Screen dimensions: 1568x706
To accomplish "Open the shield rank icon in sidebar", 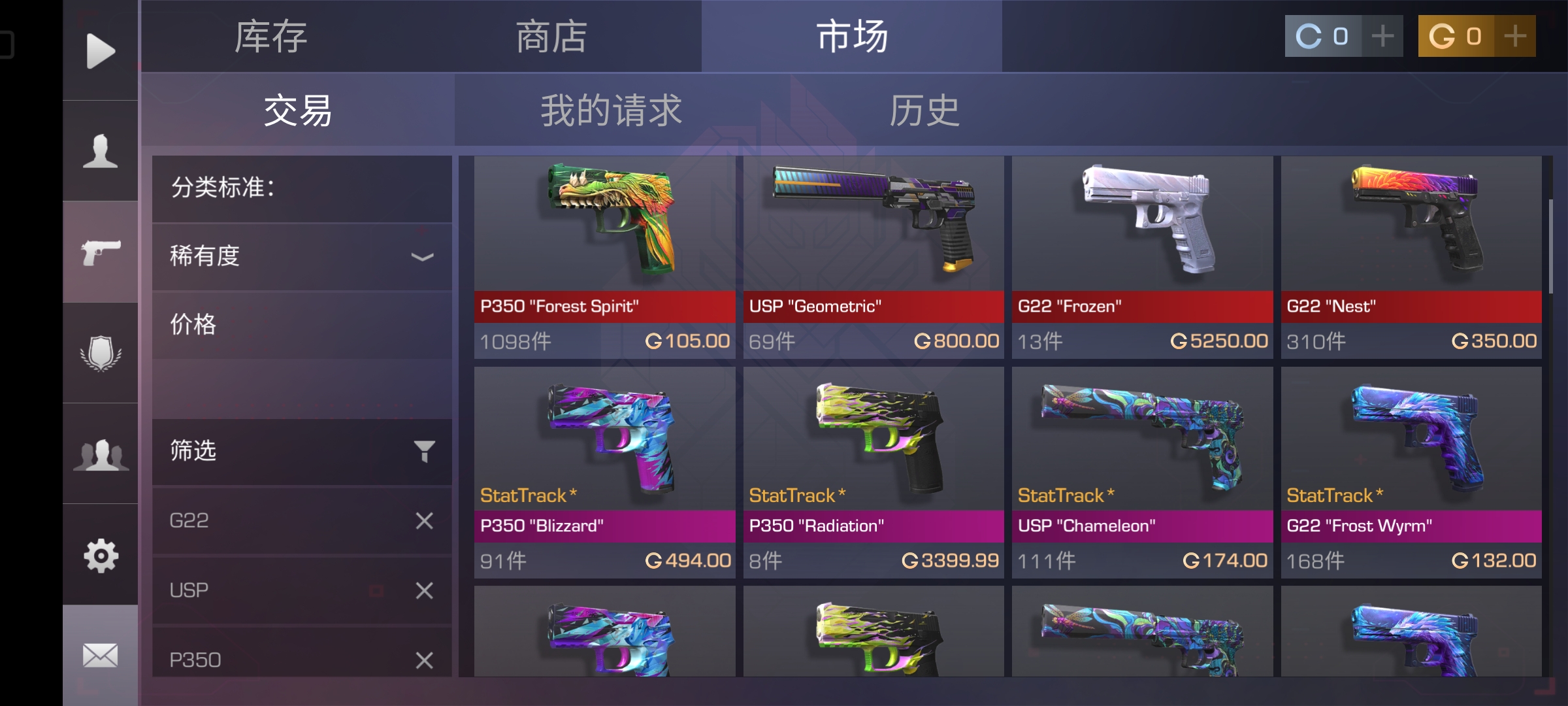I will [x=99, y=353].
